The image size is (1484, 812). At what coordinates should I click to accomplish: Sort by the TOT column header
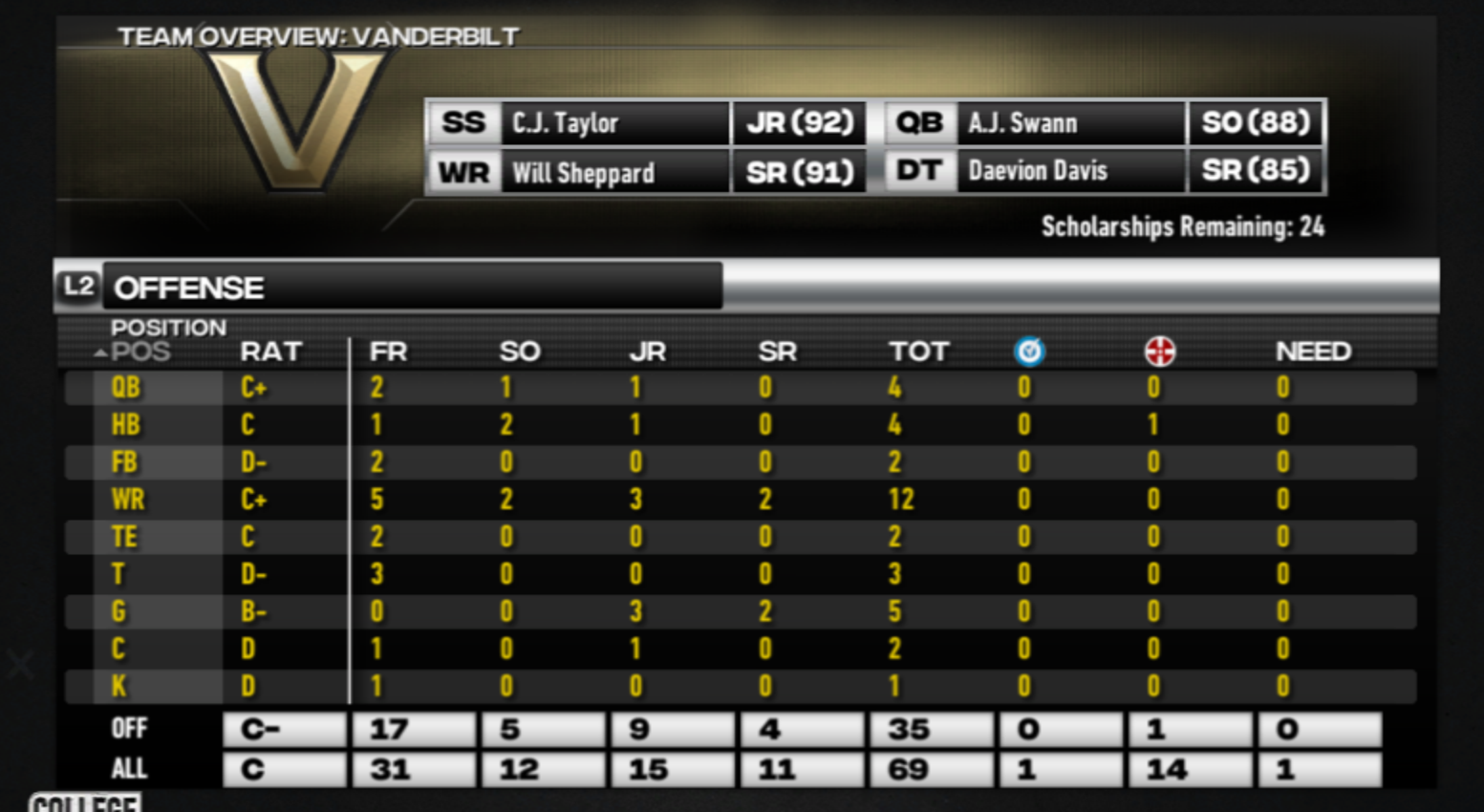point(918,352)
